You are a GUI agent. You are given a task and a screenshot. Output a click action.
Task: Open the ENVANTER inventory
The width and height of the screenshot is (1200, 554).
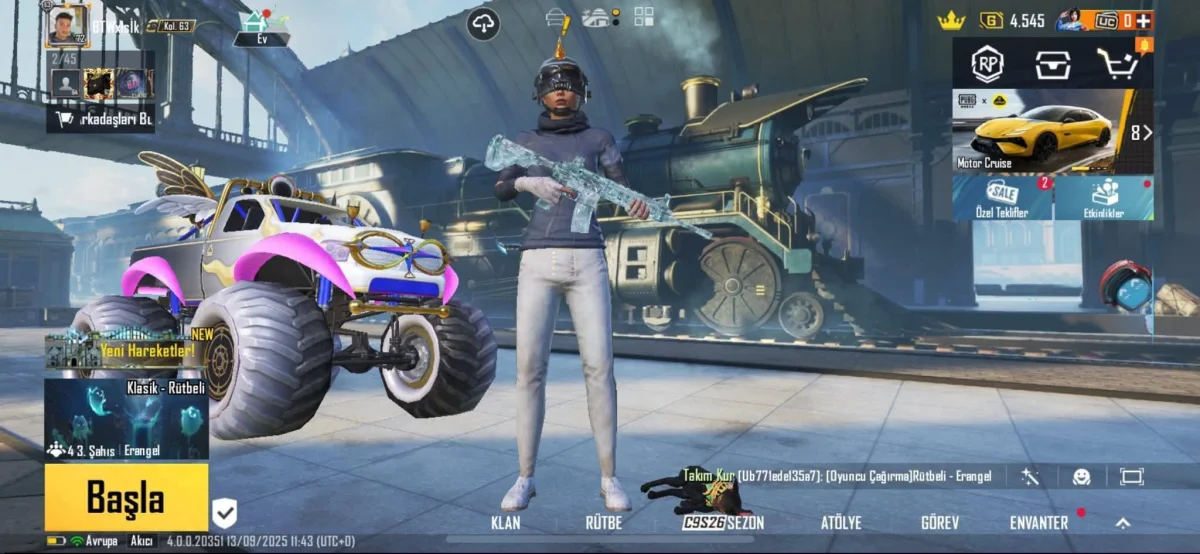point(1038,523)
